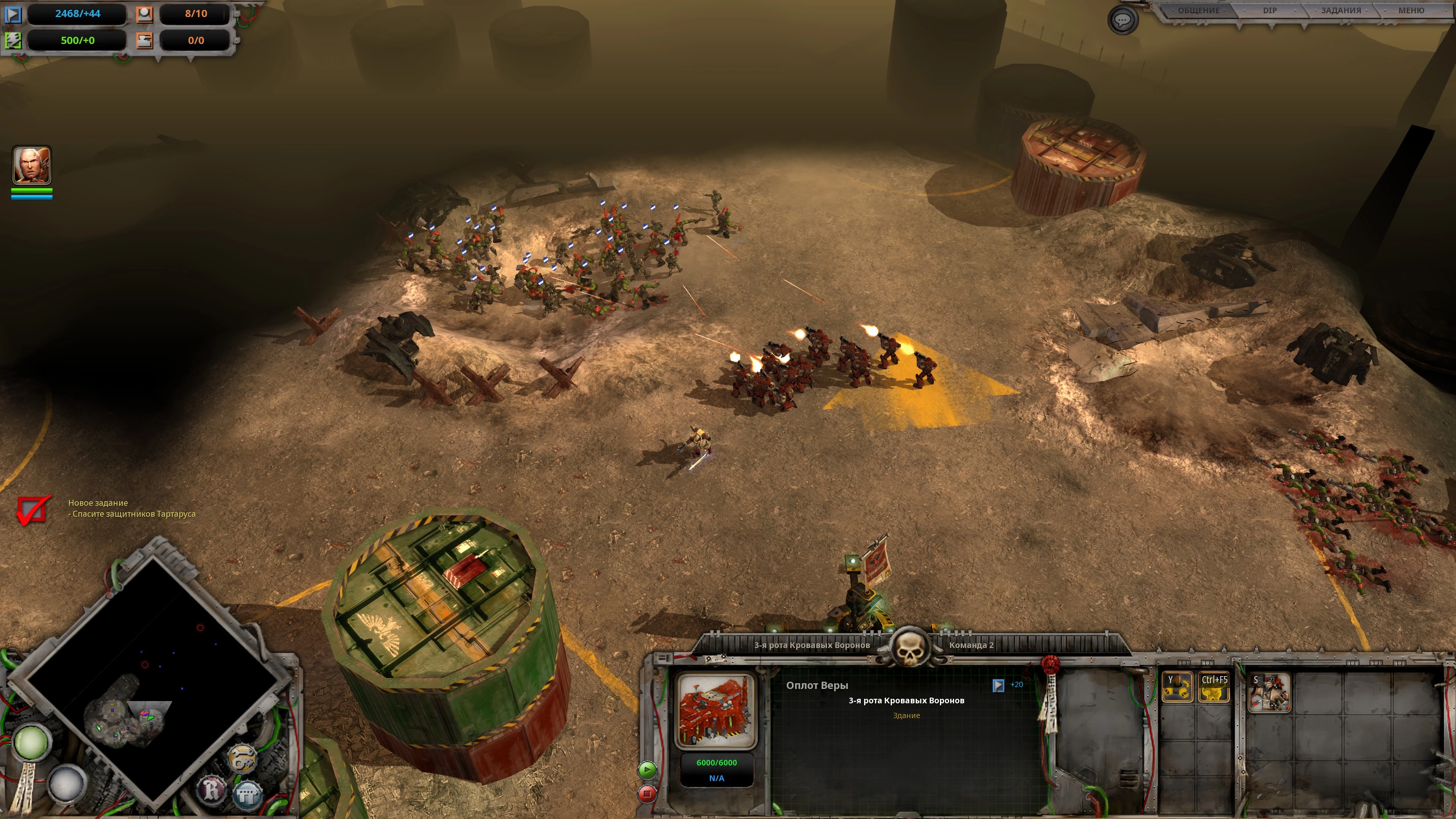This screenshot has width=1456, height=819.
Task: Open the МЕНЮ game menu
Action: 1411,11
